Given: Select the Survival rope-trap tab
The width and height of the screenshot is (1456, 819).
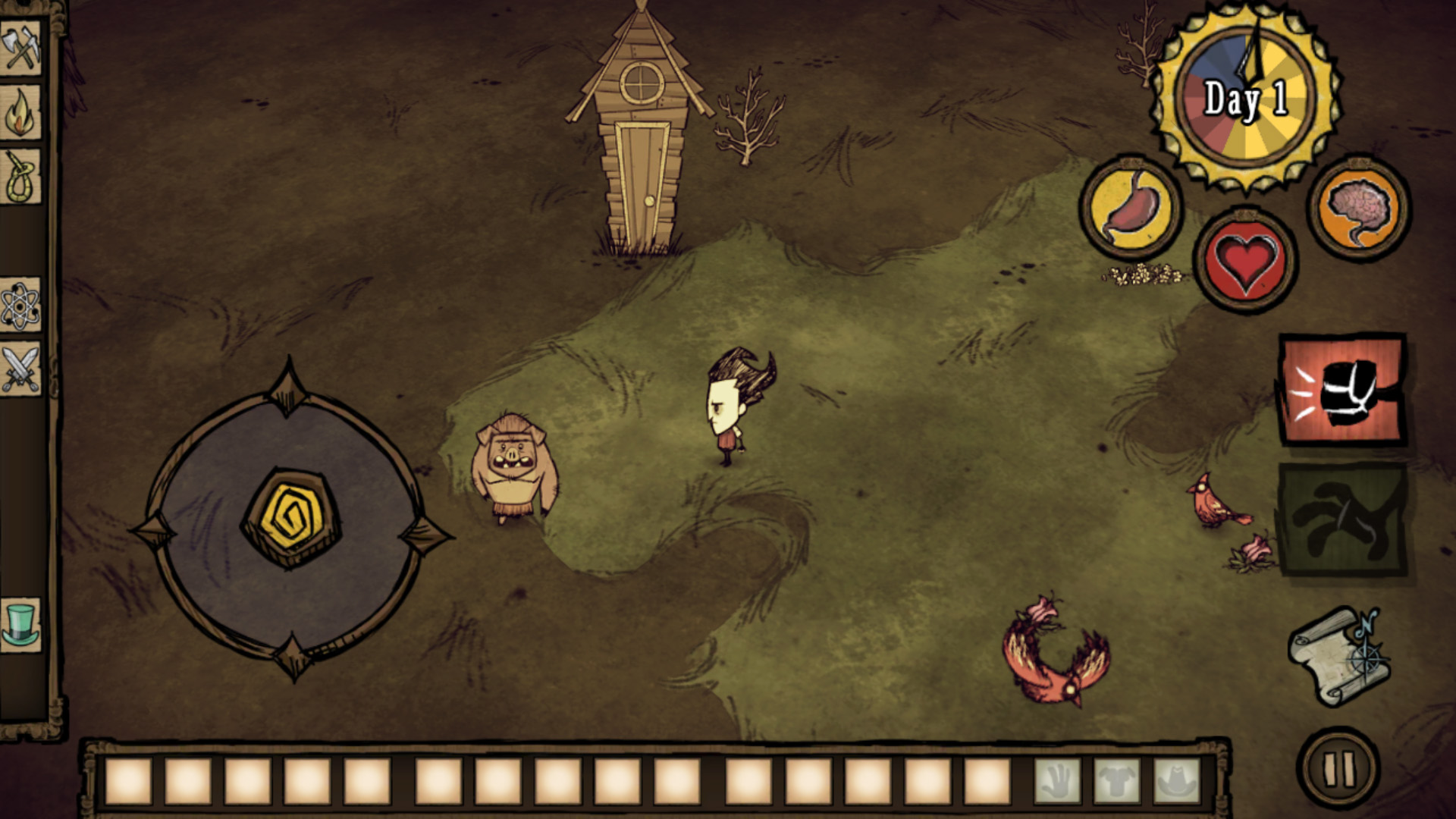Looking at the screenshot, I should (x=20, y=177).
